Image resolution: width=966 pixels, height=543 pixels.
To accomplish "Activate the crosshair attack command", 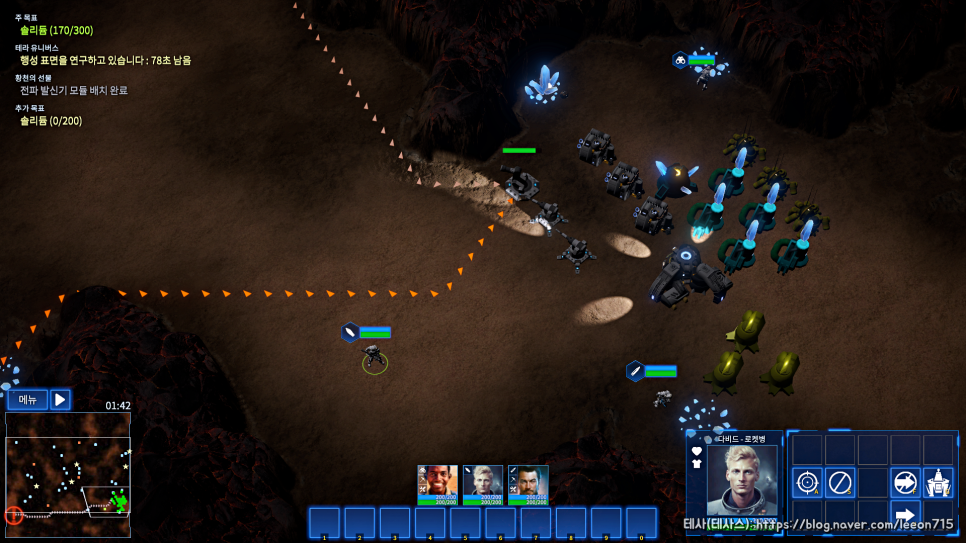I will (807, 483).
